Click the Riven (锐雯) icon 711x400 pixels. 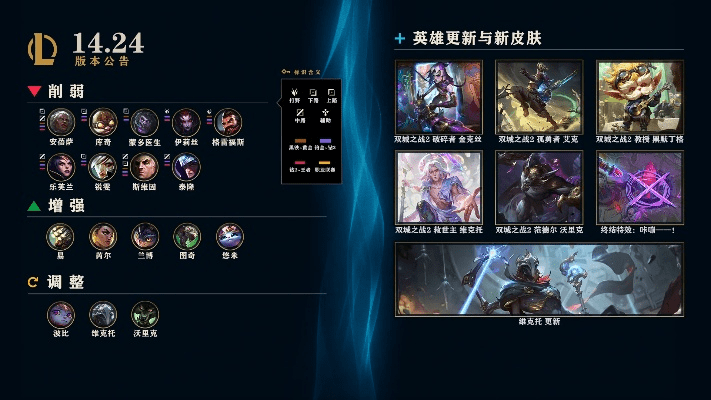point(103,166)
